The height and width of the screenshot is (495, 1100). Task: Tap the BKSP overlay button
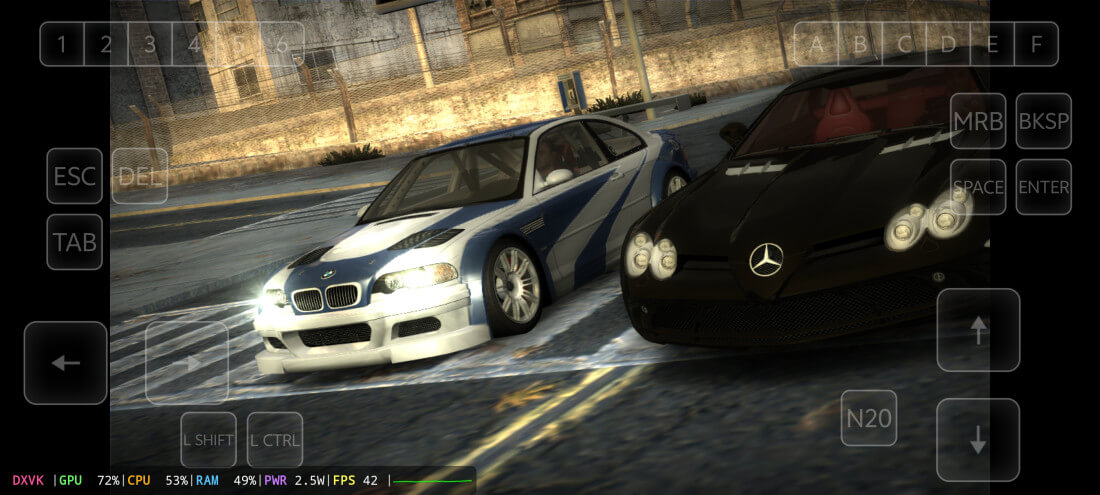tap(1044, 121)
